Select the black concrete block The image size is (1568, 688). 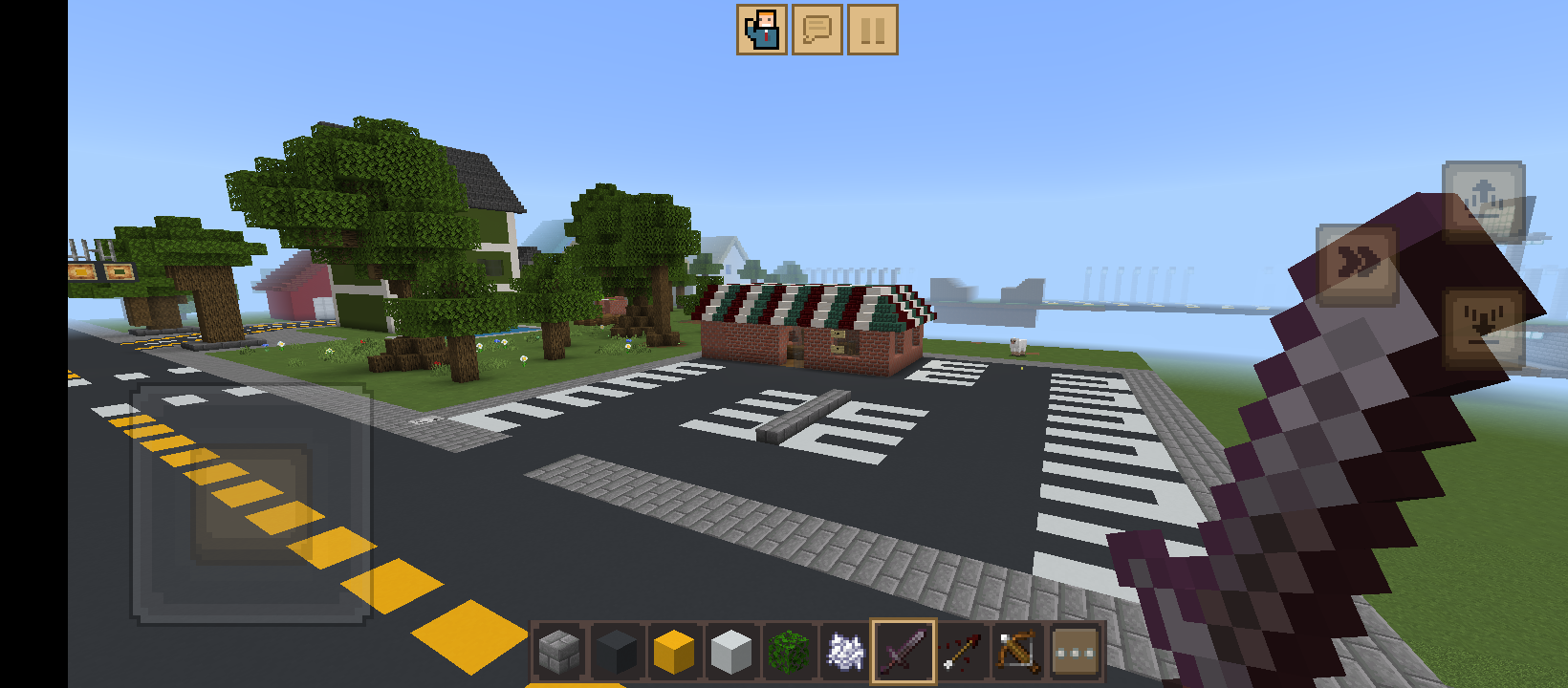617,651
